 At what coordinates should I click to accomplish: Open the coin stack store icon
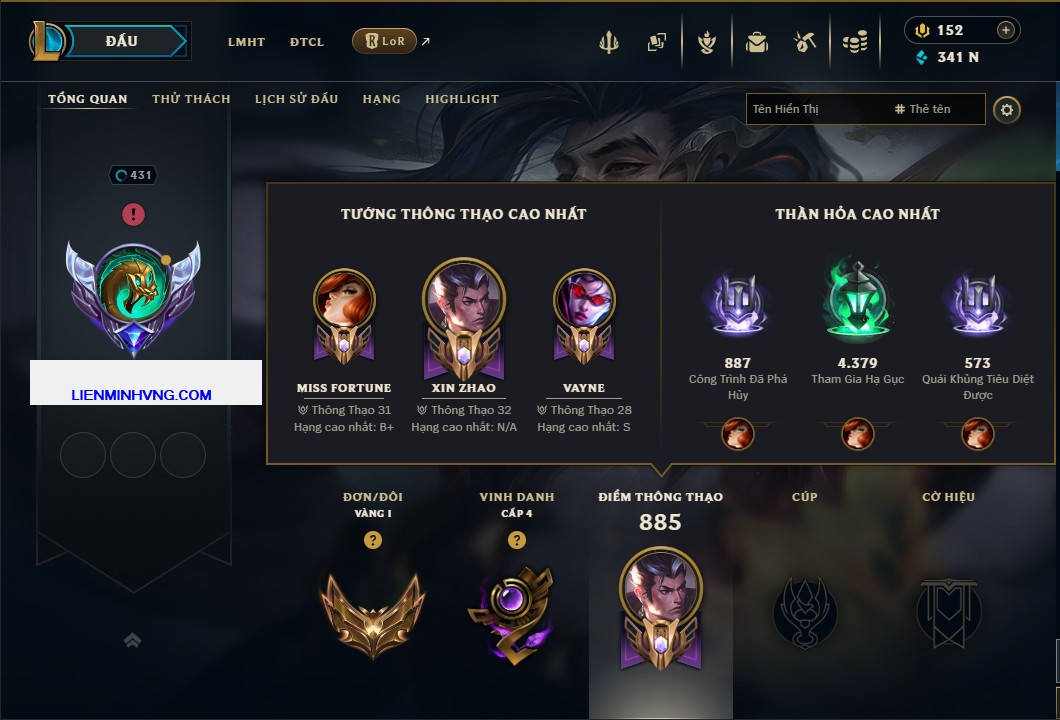(x=854, y=42)
